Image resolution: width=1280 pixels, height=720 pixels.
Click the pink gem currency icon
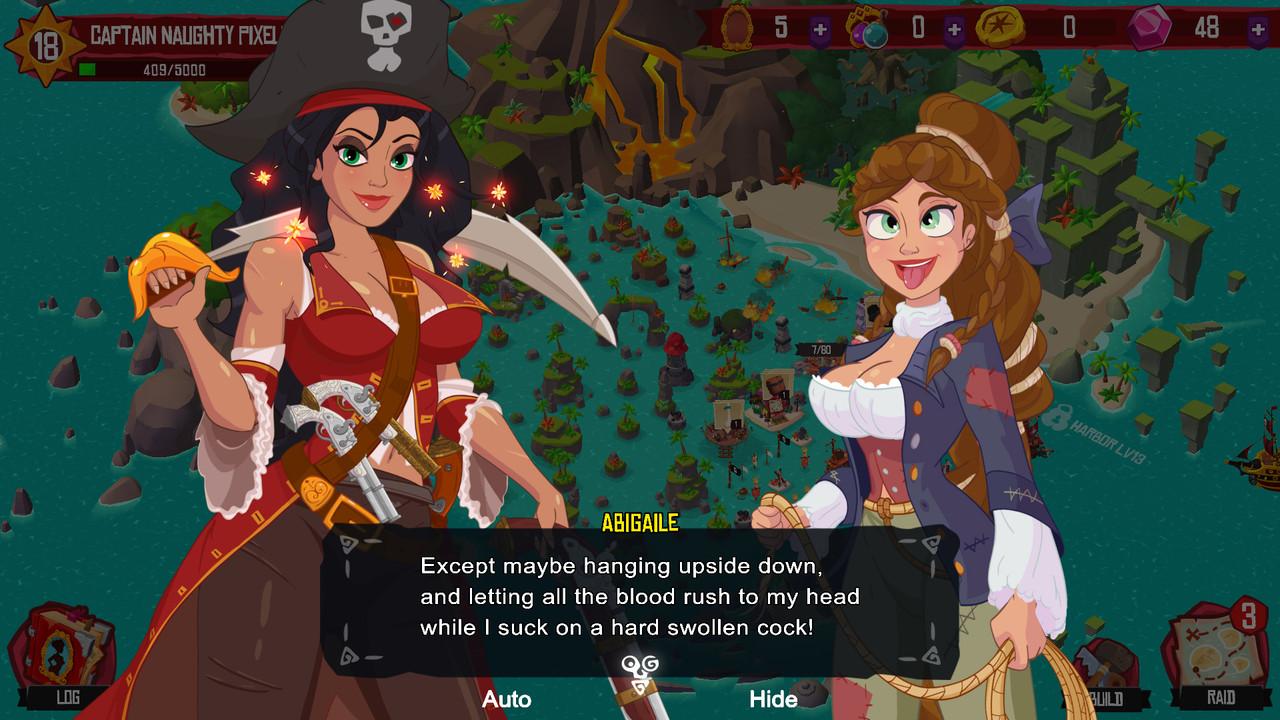(1150, 27)
